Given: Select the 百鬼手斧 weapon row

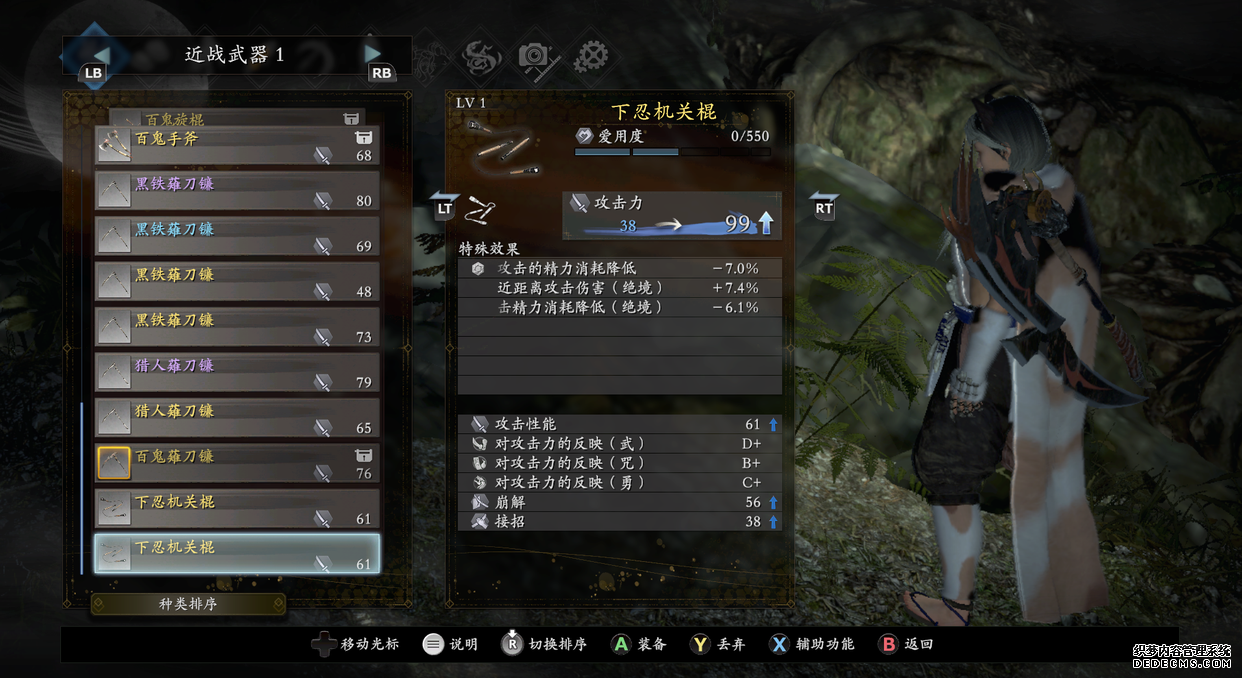Looking at the screenshot, I should click(237, 146).
